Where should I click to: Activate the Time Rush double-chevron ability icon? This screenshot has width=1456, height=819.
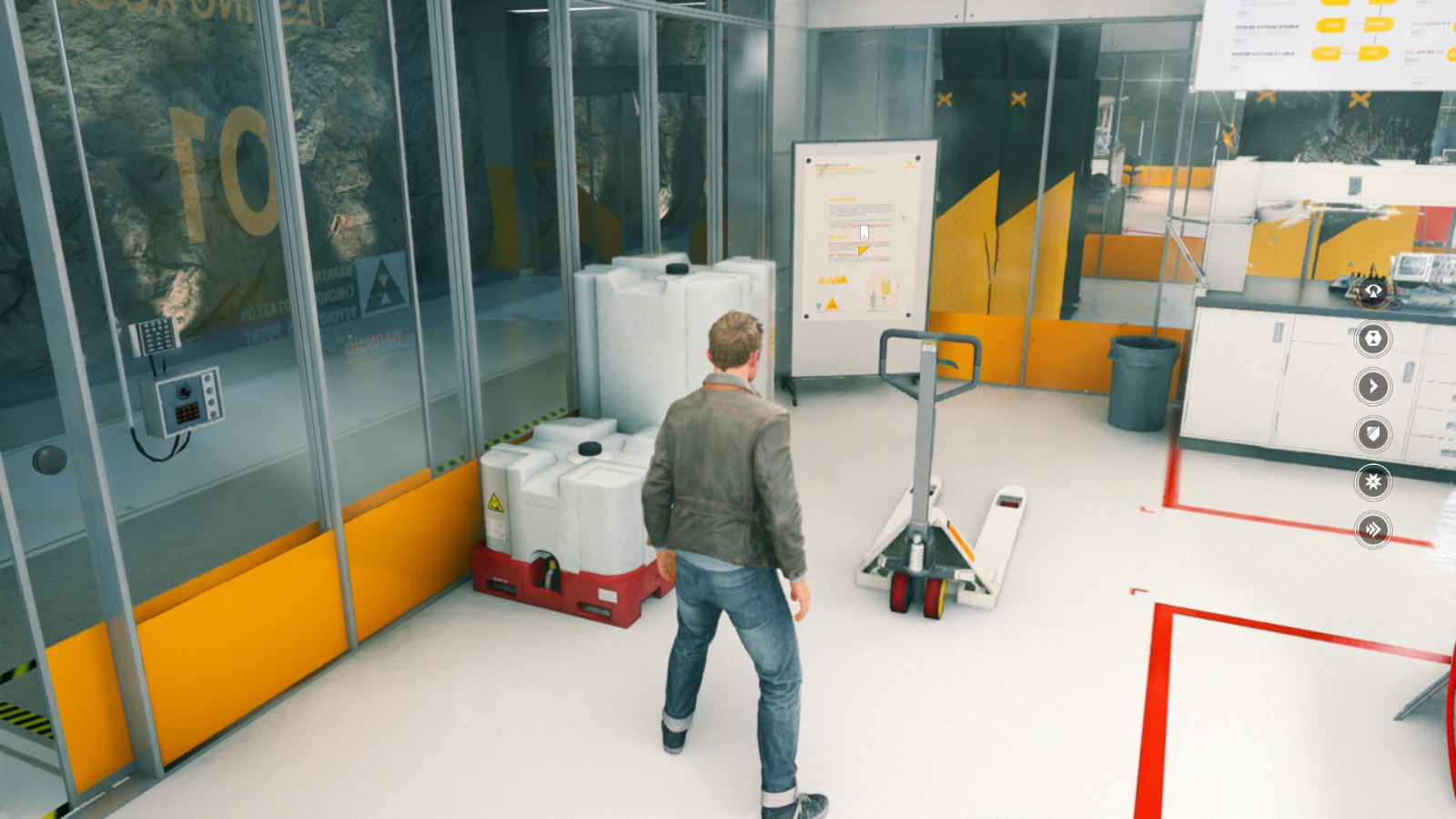click(x=1371, y=528)
